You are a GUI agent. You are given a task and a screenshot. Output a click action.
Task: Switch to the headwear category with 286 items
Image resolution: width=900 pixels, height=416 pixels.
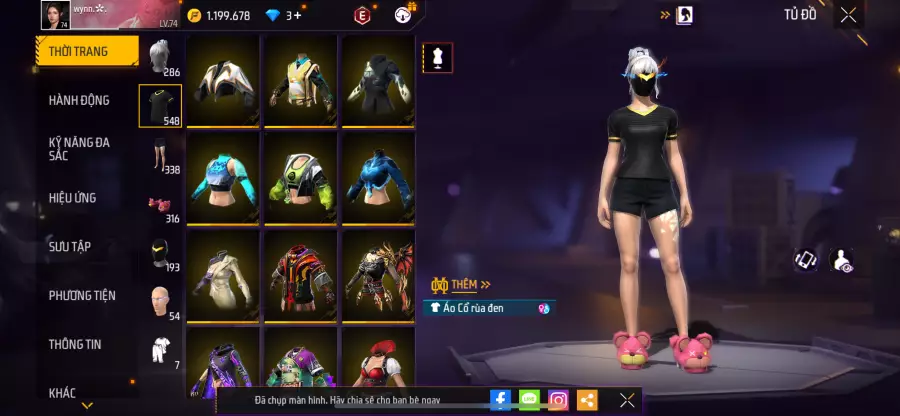pos(160,58)
